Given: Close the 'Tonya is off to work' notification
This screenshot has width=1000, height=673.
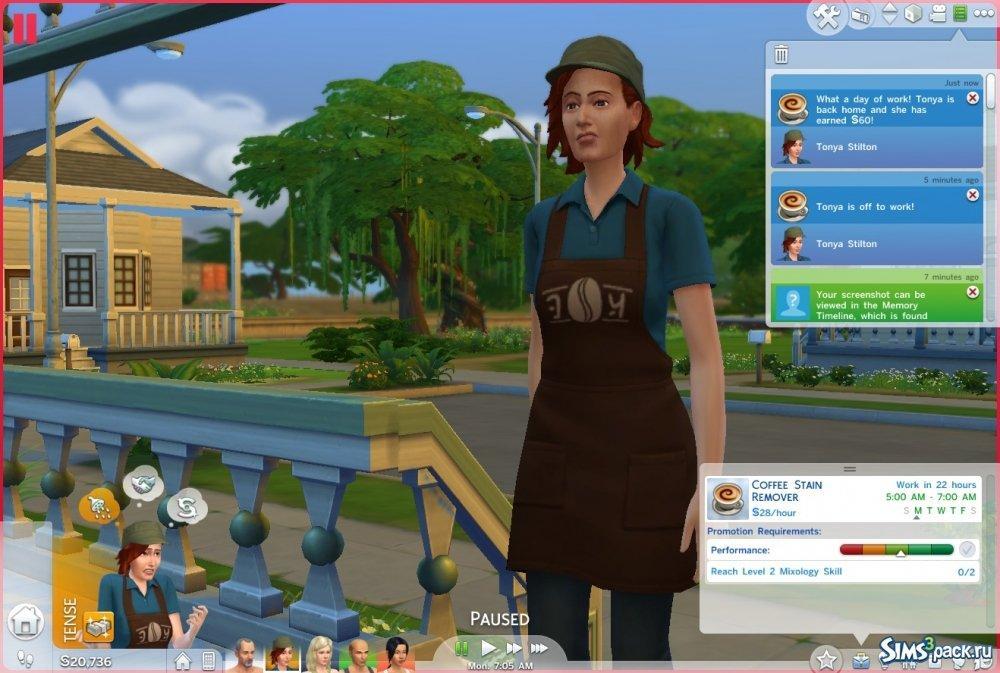Looking at the screenshot, I should (x=973, y=195).
